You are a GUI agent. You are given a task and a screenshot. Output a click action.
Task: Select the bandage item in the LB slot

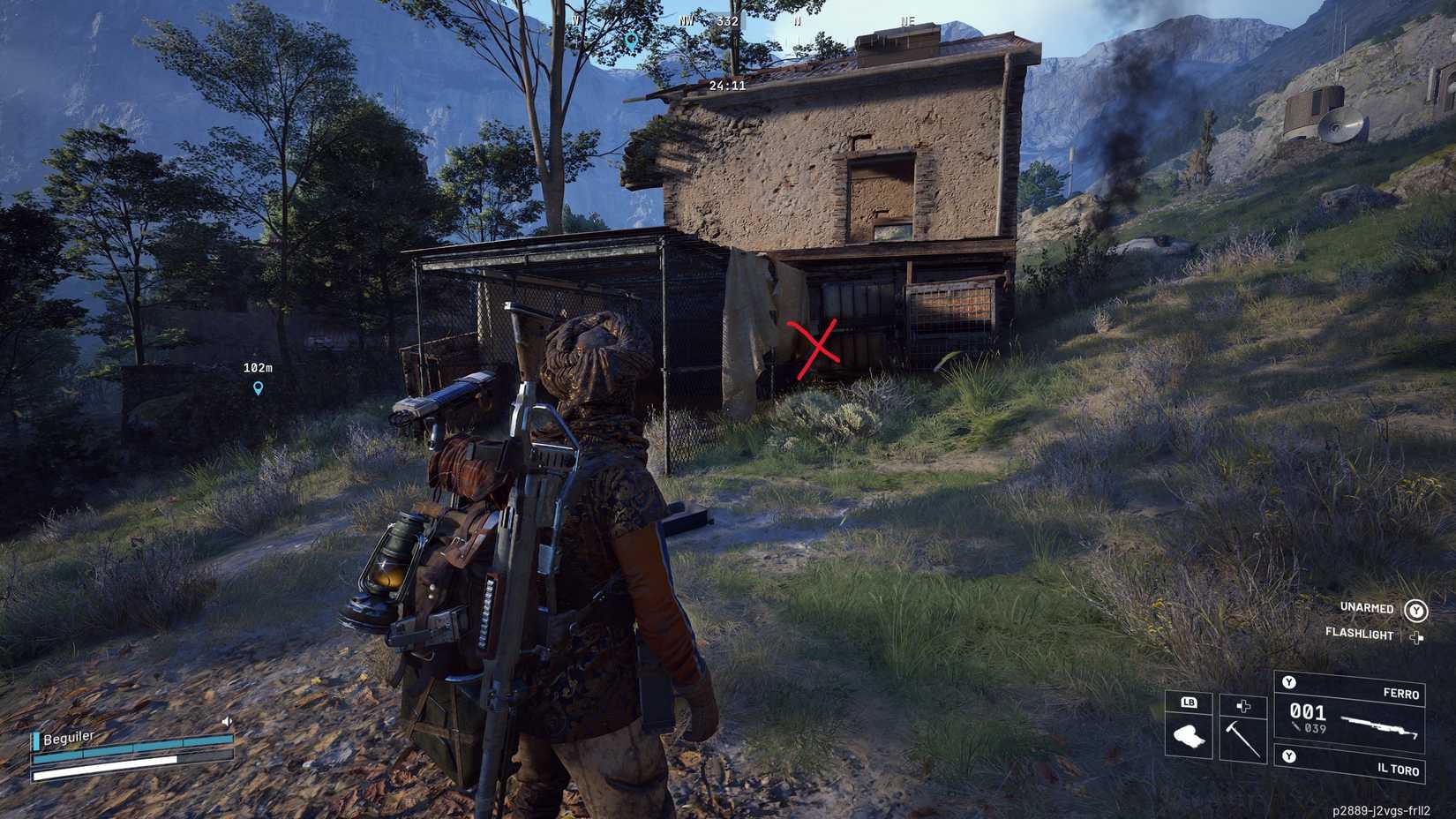[1188, 734]
